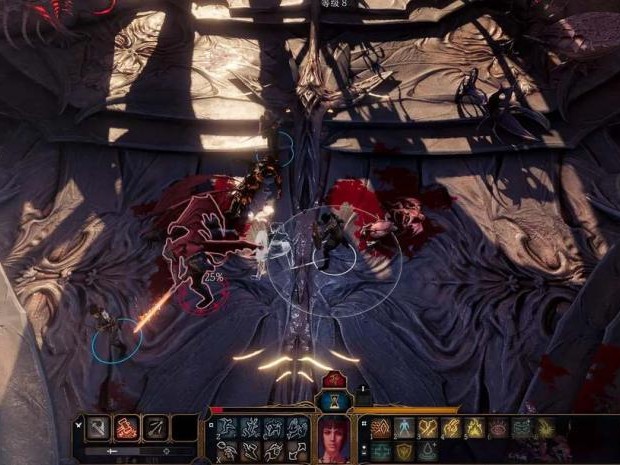Select the golden shield ability icon
The image size is (620, 465).
pyautogui.click(x=404, y=451)
